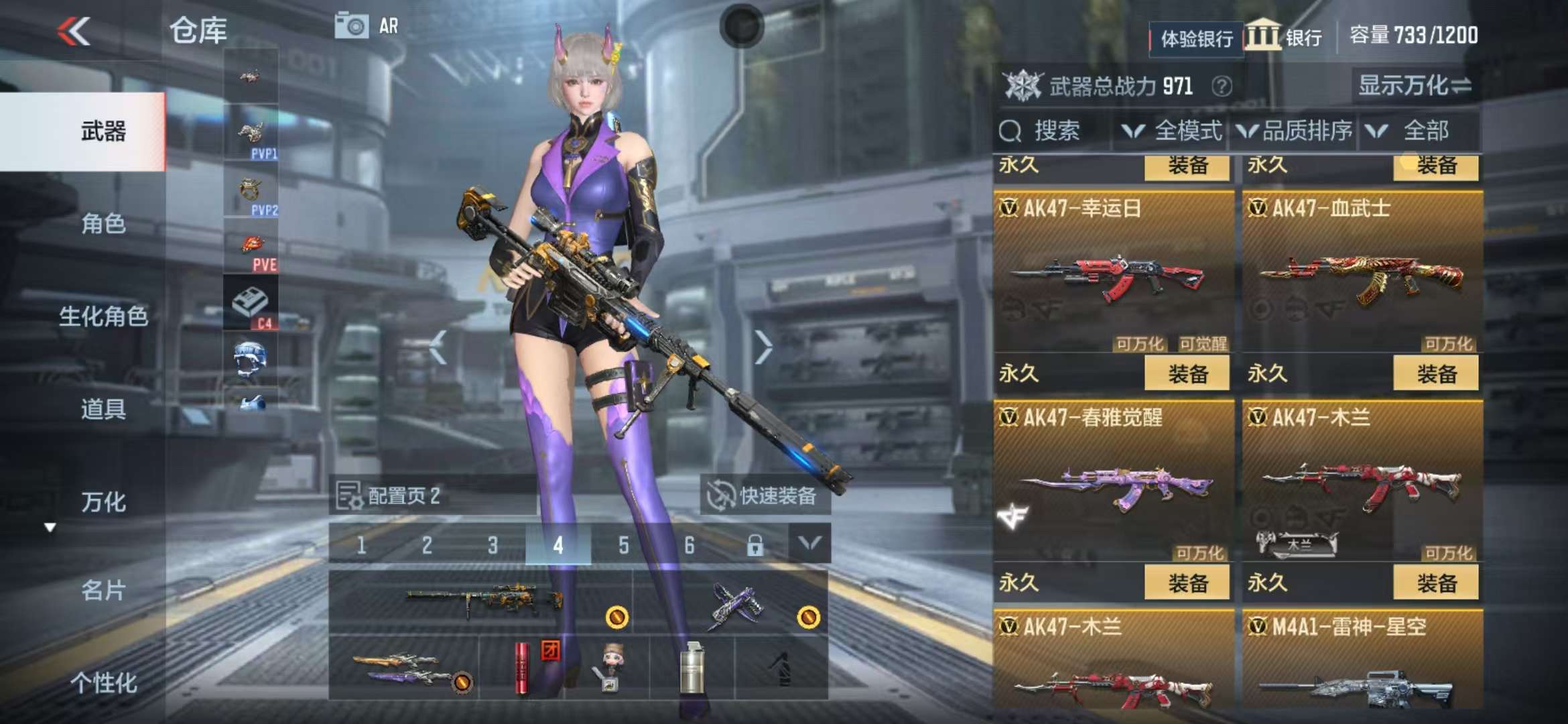Open the 个性化 customization tab
This screenshot has height=724, width=1568.
click(x=103, y=682)
